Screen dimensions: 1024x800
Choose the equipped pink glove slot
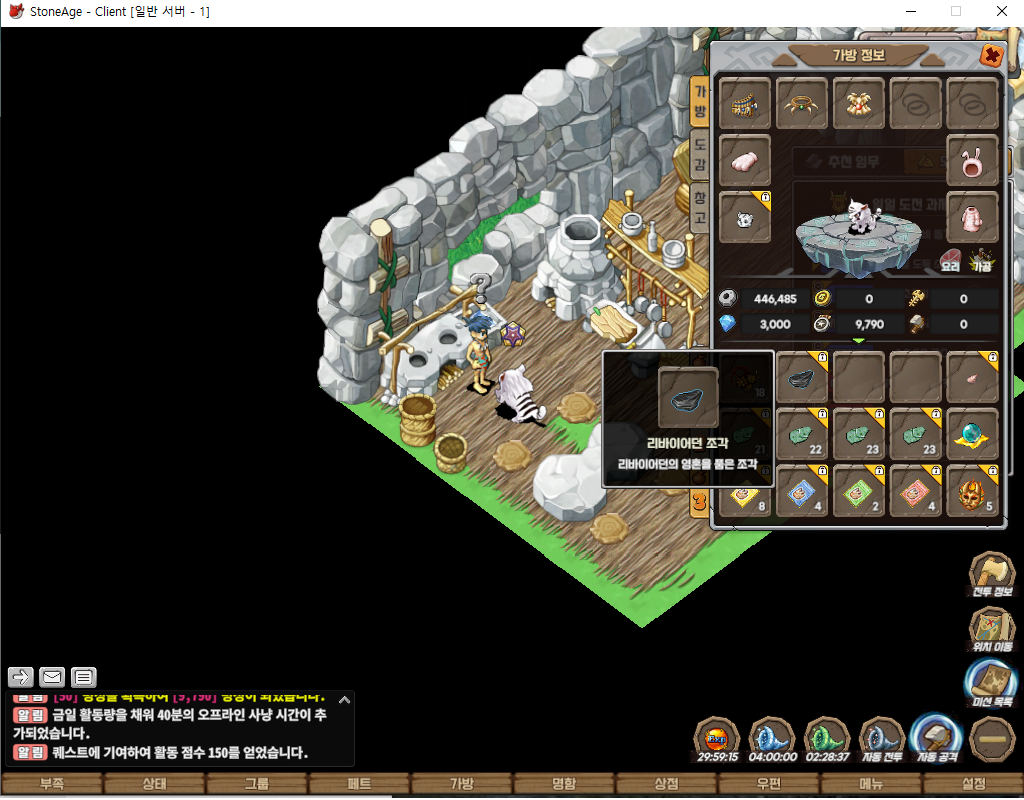tap(972, 217)
